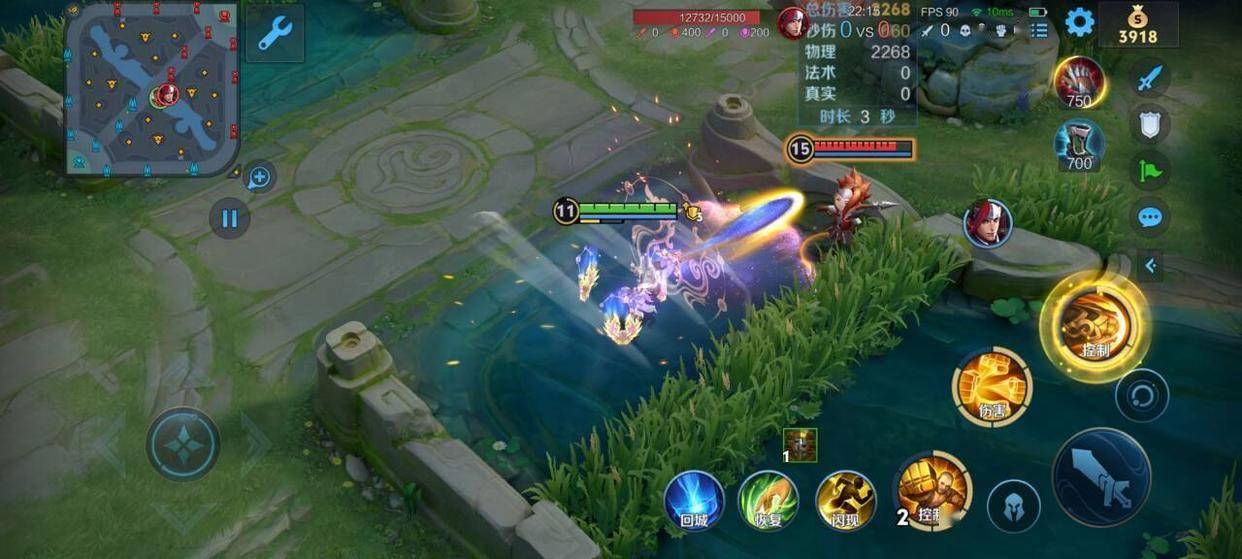Send the green flag gather signal
The height and width of the screenshot is (559, 1242).
point(1150,170)
